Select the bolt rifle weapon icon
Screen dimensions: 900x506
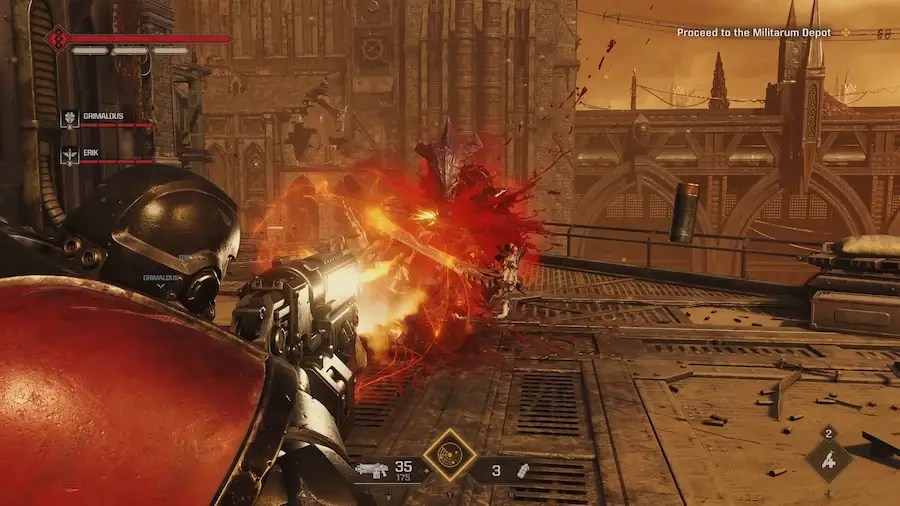point(372,469)
